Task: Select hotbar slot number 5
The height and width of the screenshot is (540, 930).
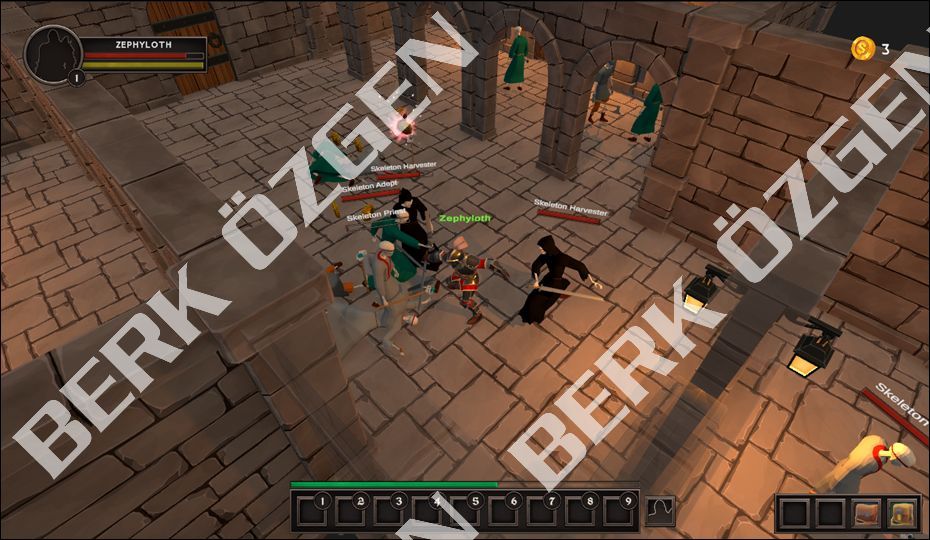Action: click(x=465, y=512)
